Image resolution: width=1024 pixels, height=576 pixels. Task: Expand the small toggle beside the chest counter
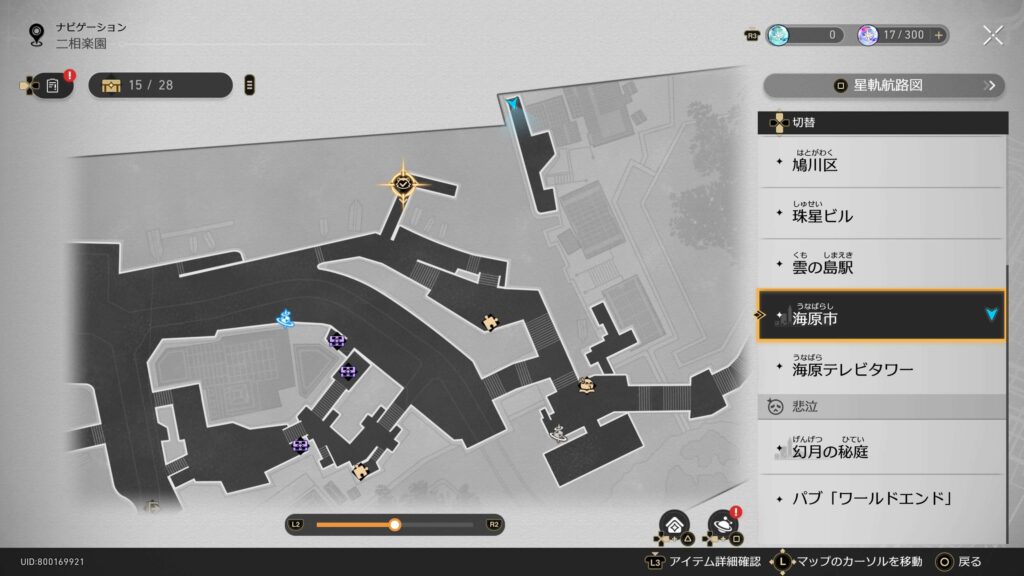pyautogui.click(x=250, y=85)
